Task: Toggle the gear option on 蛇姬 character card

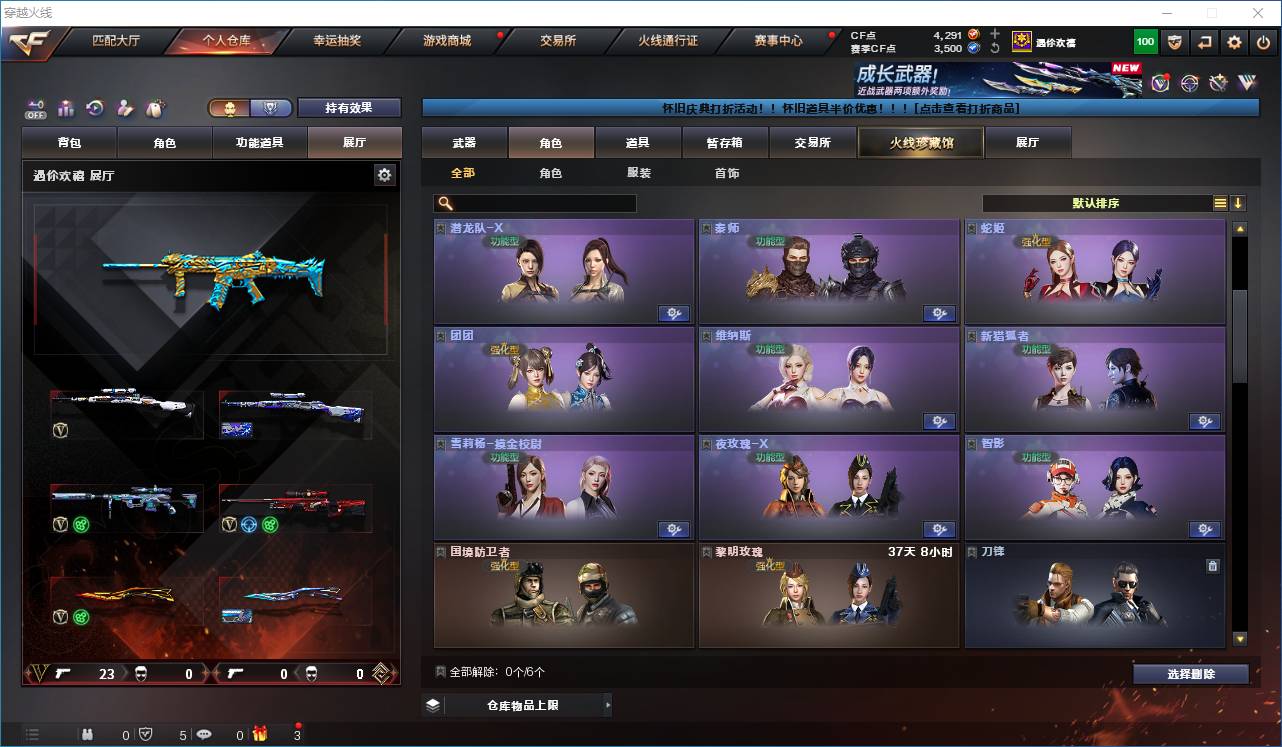Action: (1205, 313)
